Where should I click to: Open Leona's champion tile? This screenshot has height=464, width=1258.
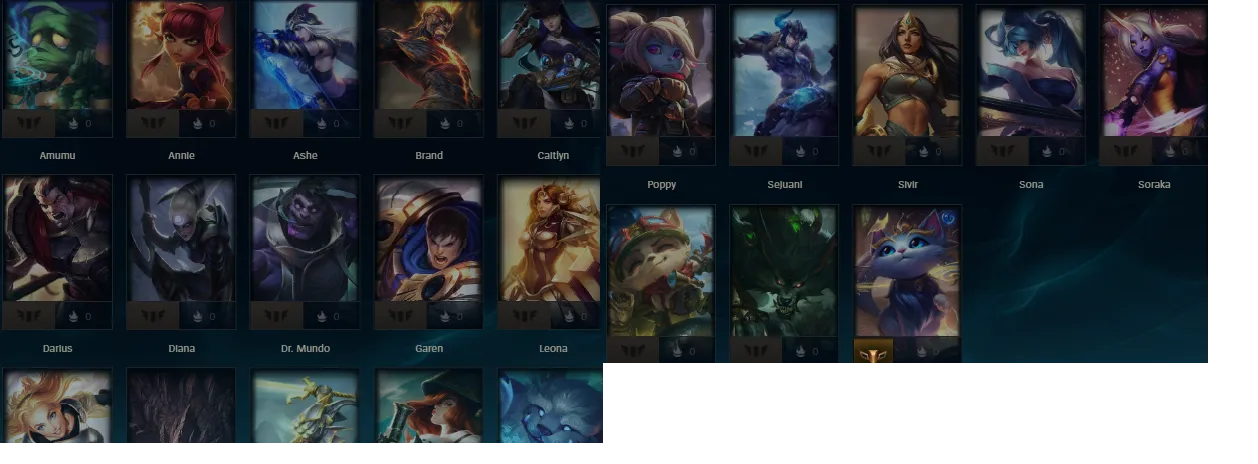[552, 240]
